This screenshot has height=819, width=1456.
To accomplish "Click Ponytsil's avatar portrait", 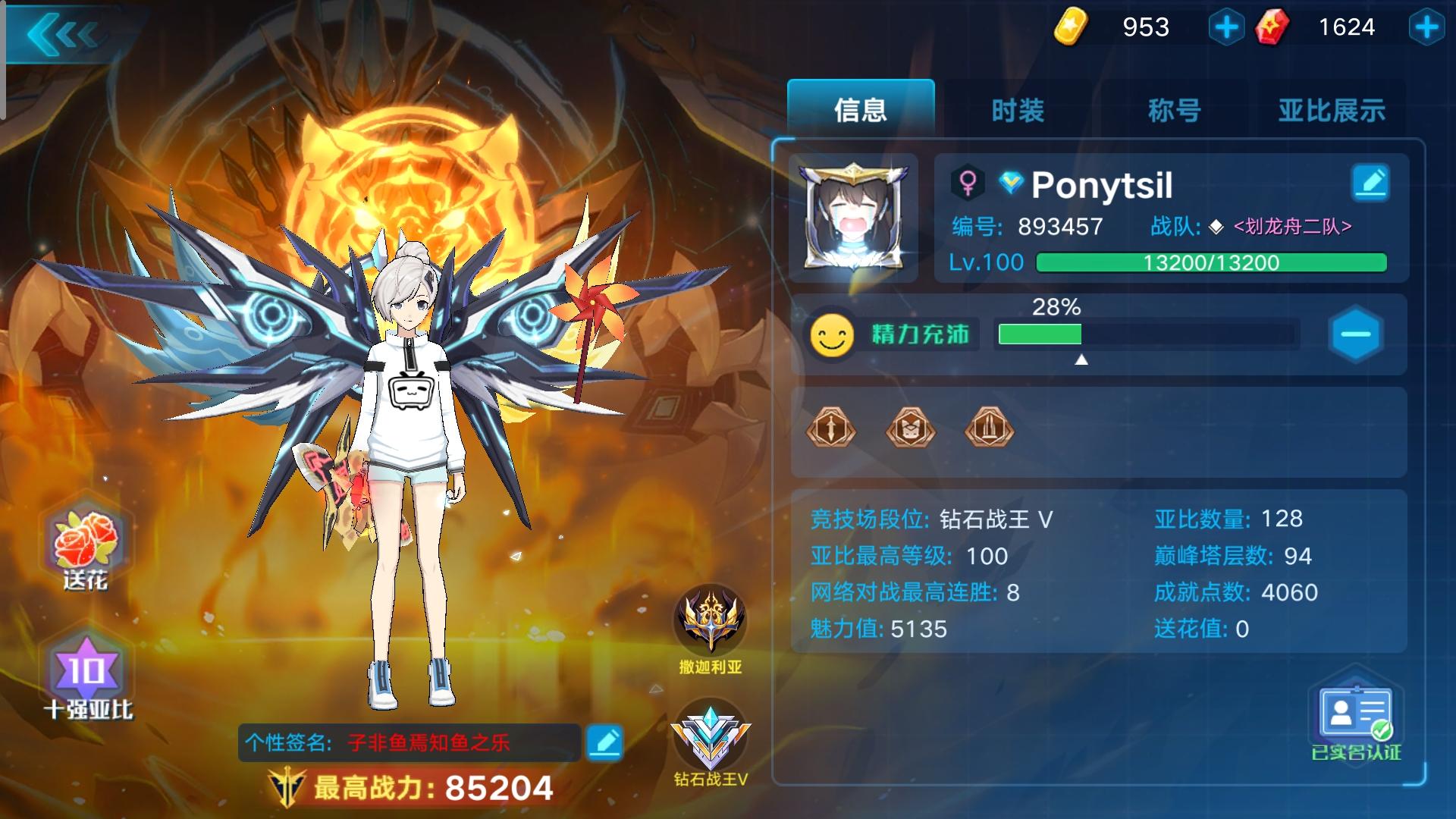I will (x=853, y=216).
